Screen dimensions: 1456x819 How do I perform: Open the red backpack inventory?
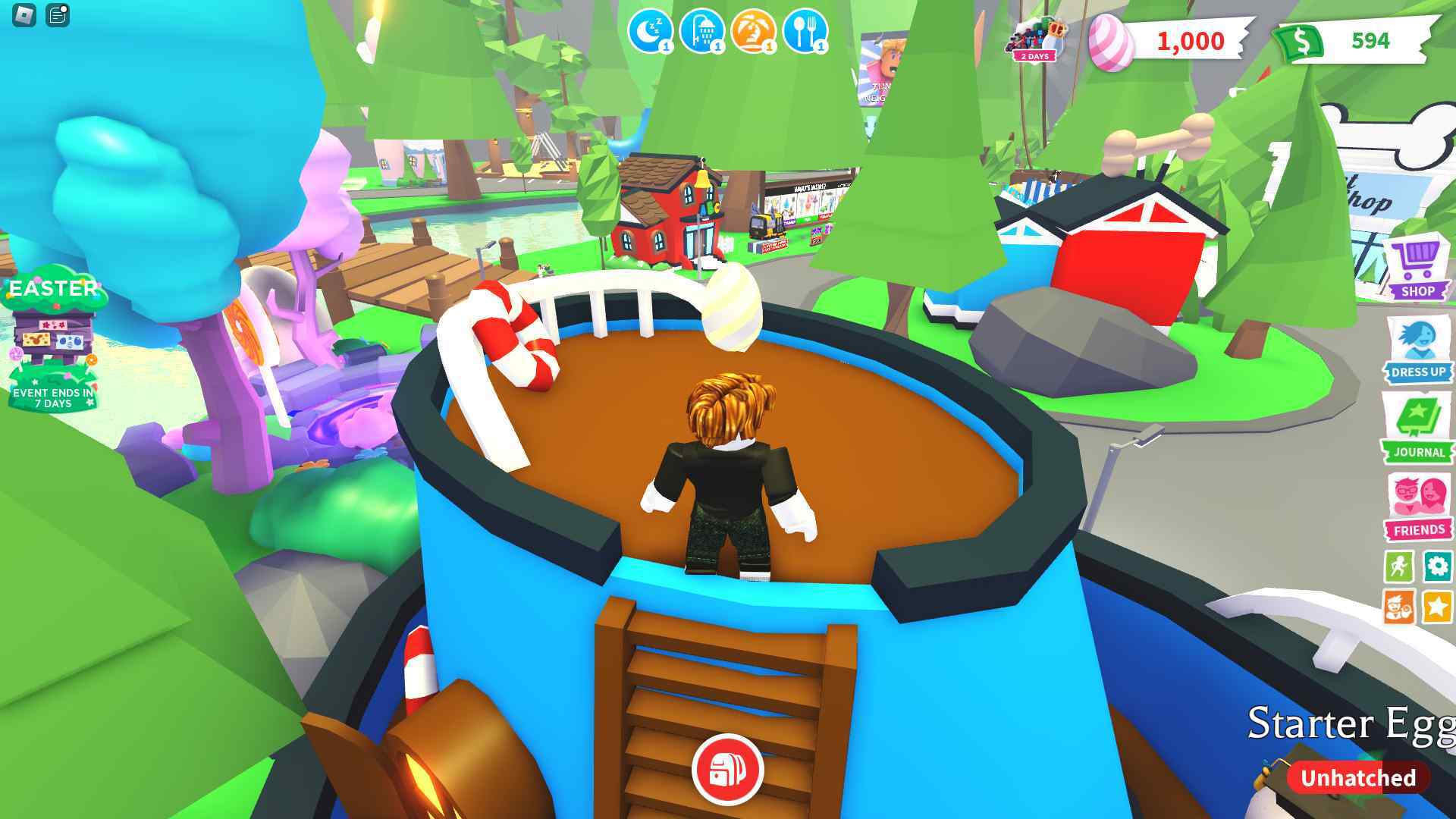pyautogui.click(x=727, y=770)
